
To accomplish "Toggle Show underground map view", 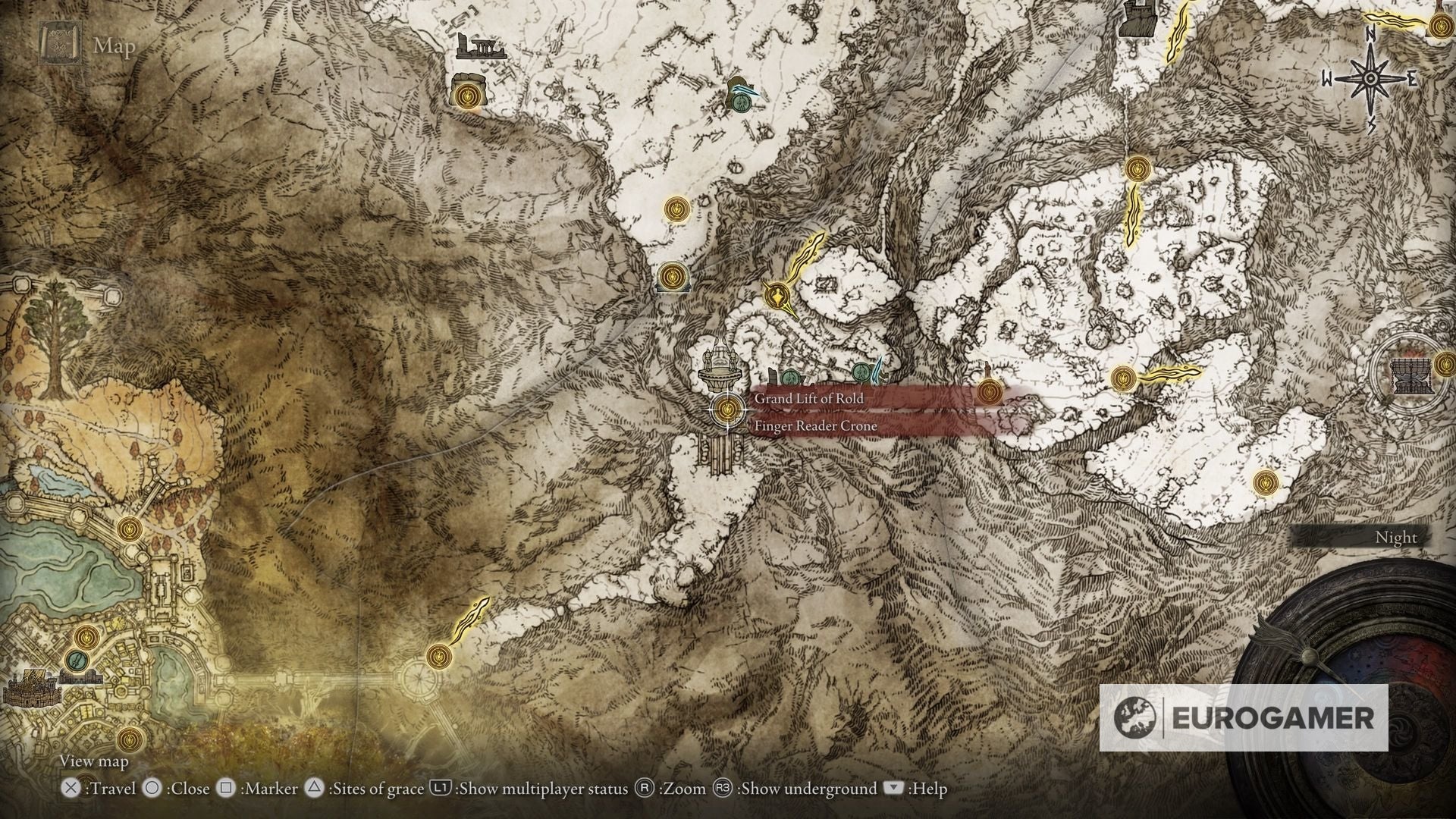I will click(x=795, y=789).
